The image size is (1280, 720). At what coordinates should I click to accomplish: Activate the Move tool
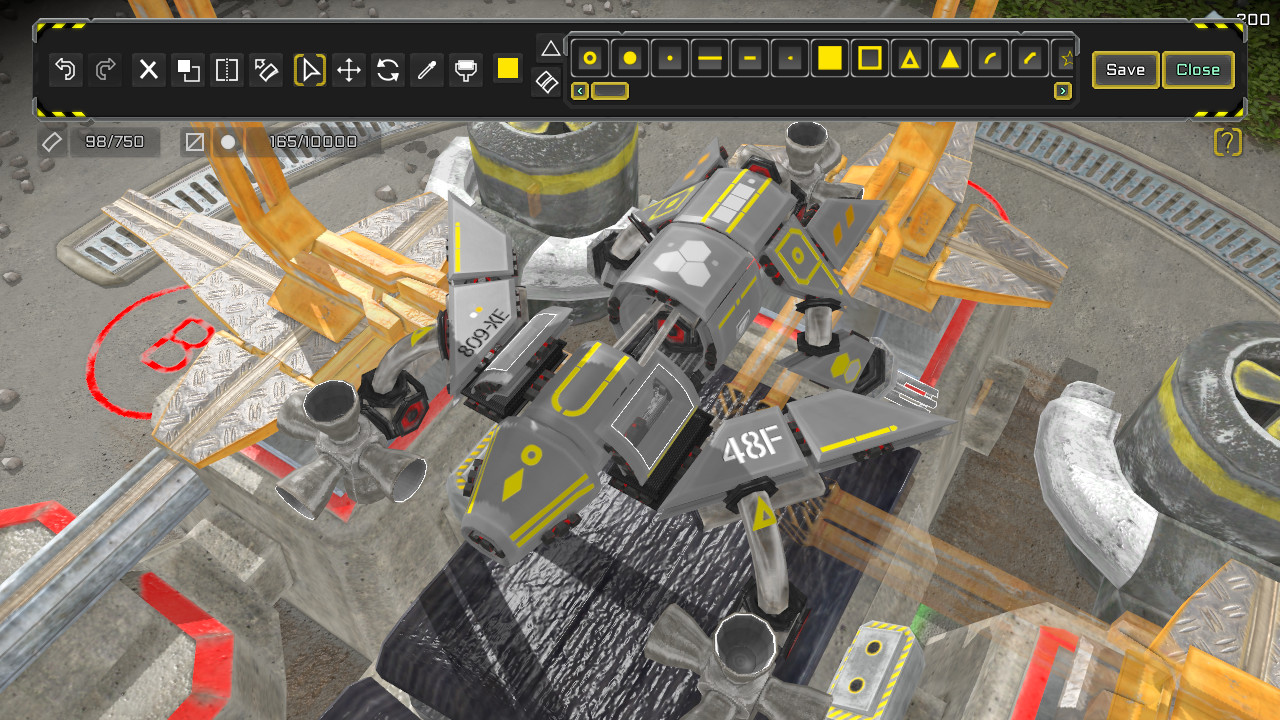348,70
